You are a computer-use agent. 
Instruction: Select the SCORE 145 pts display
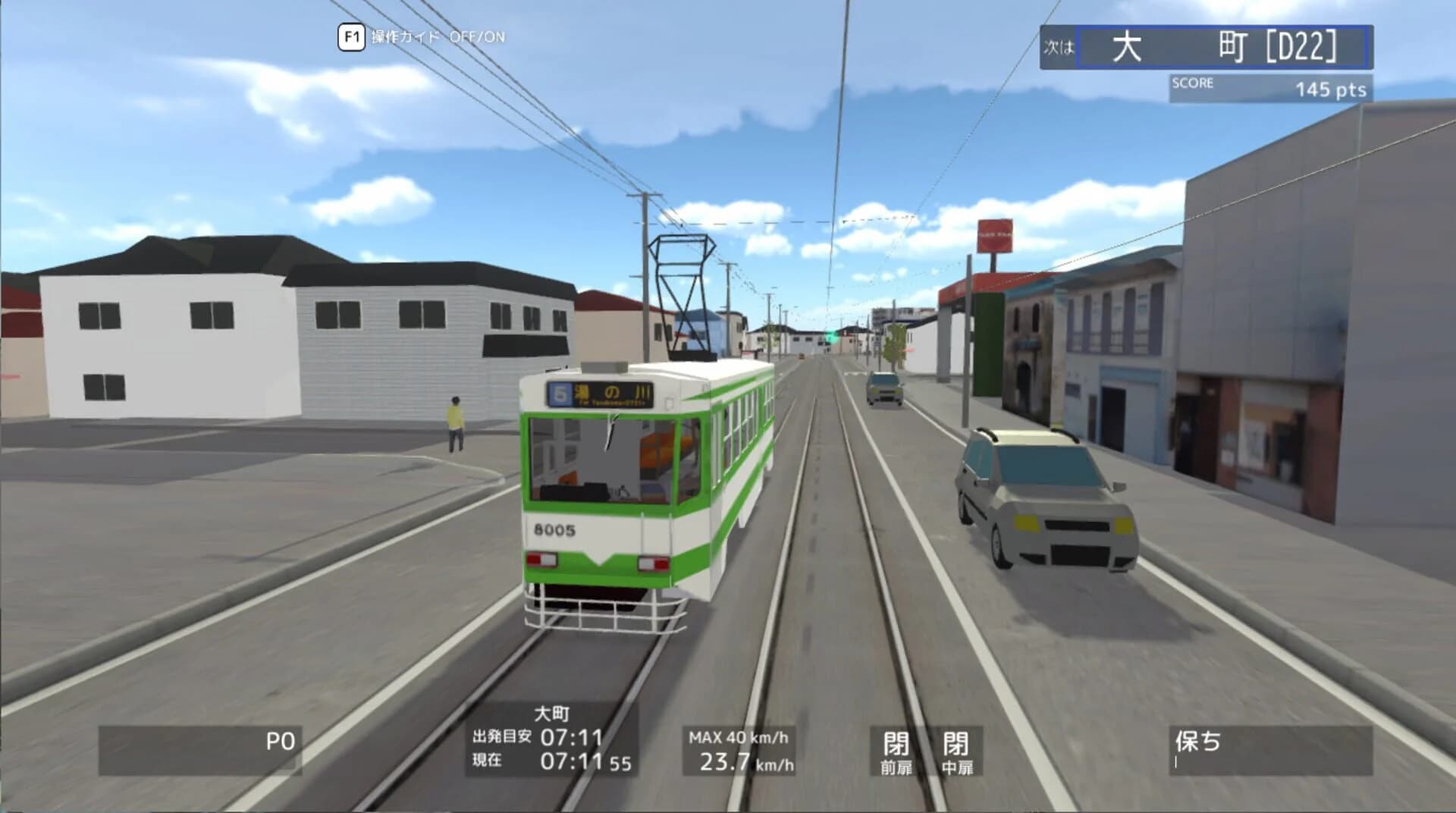(x=1269, y=86)
